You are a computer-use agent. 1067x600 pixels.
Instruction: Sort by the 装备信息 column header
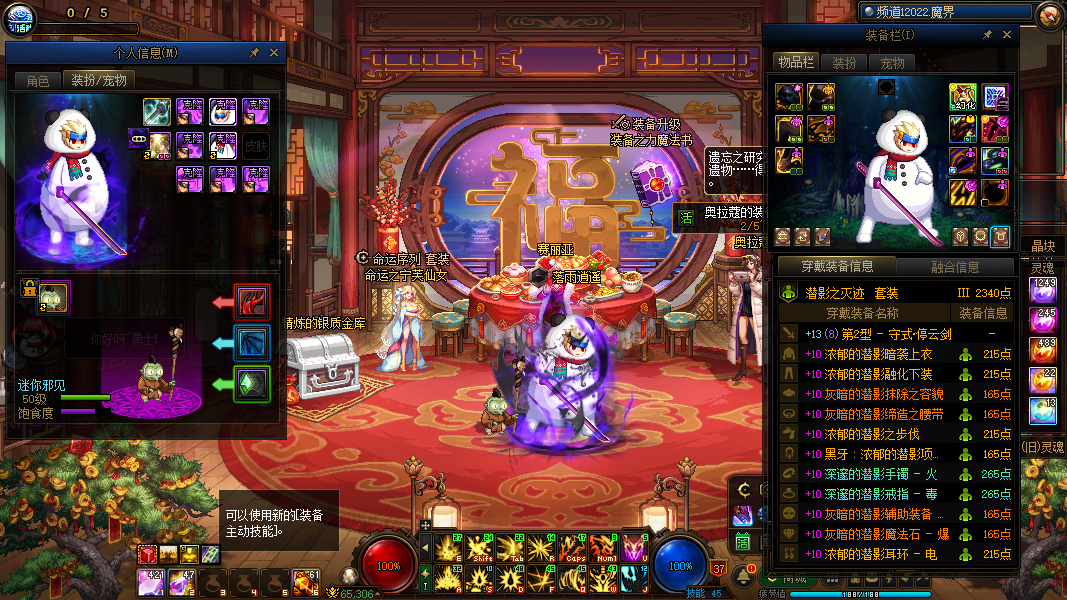(985, 313)
